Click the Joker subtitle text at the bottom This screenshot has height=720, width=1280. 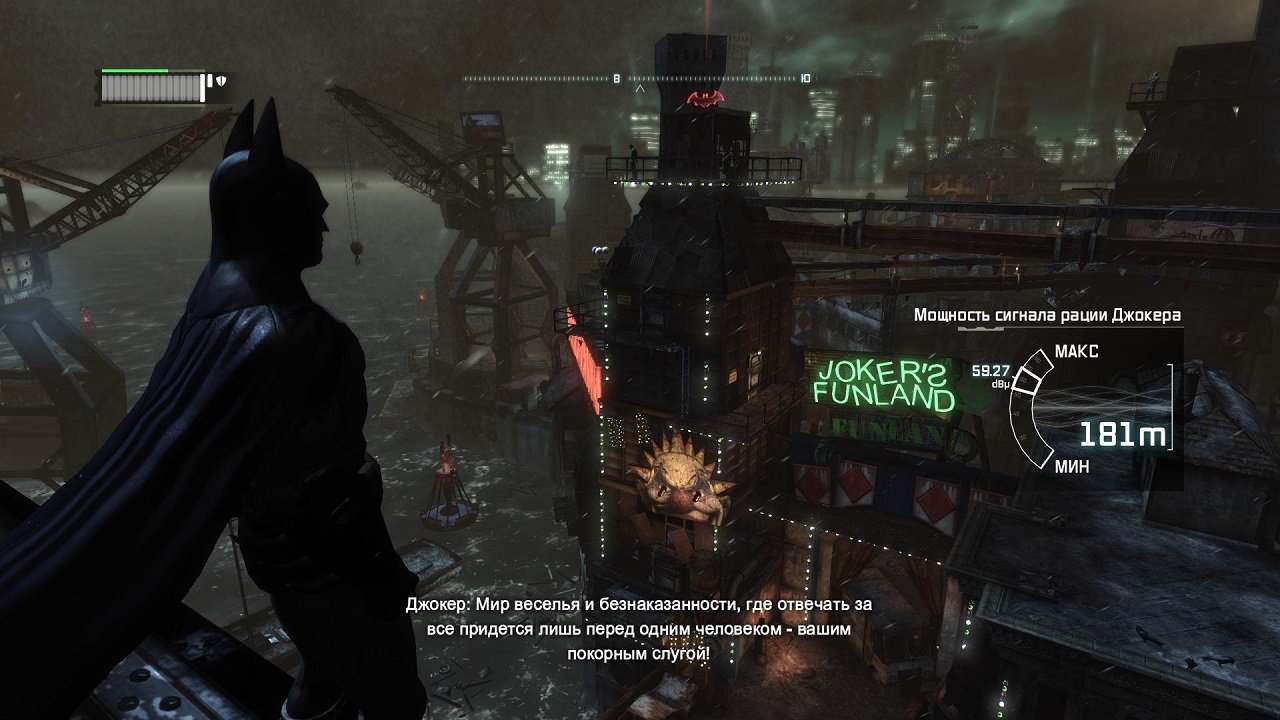point(640,635)
